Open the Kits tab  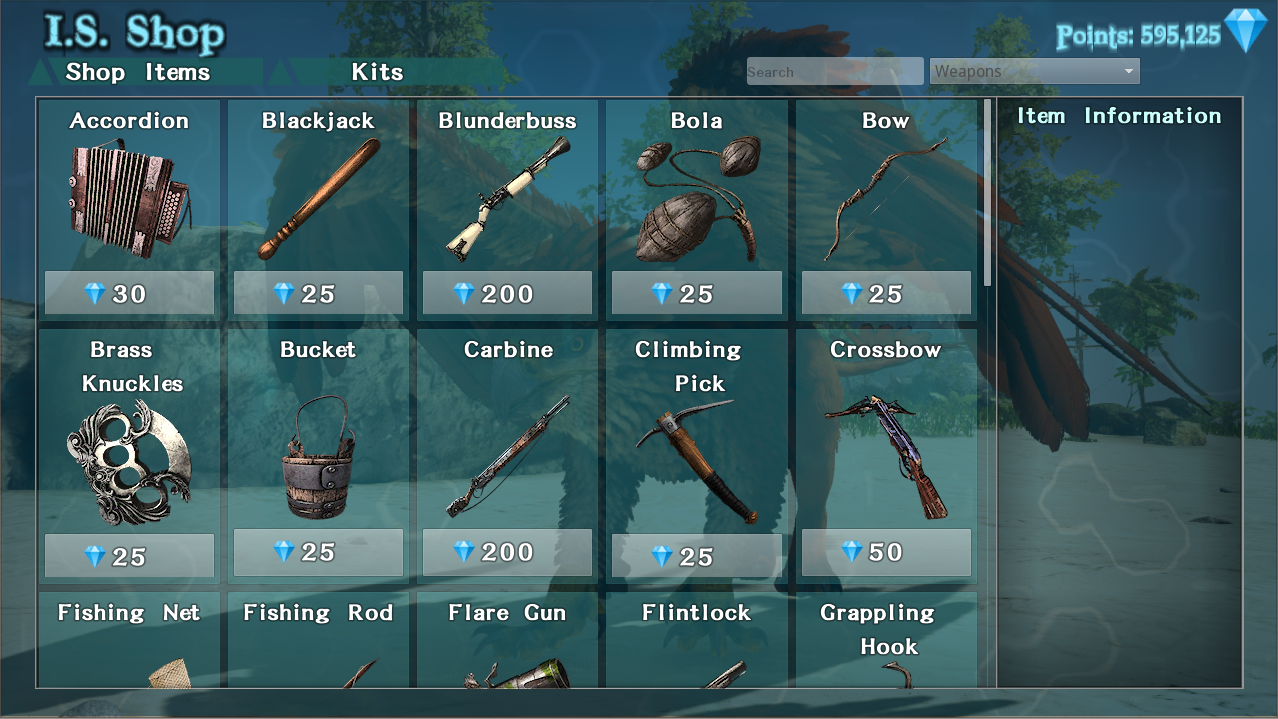point(377,73)
